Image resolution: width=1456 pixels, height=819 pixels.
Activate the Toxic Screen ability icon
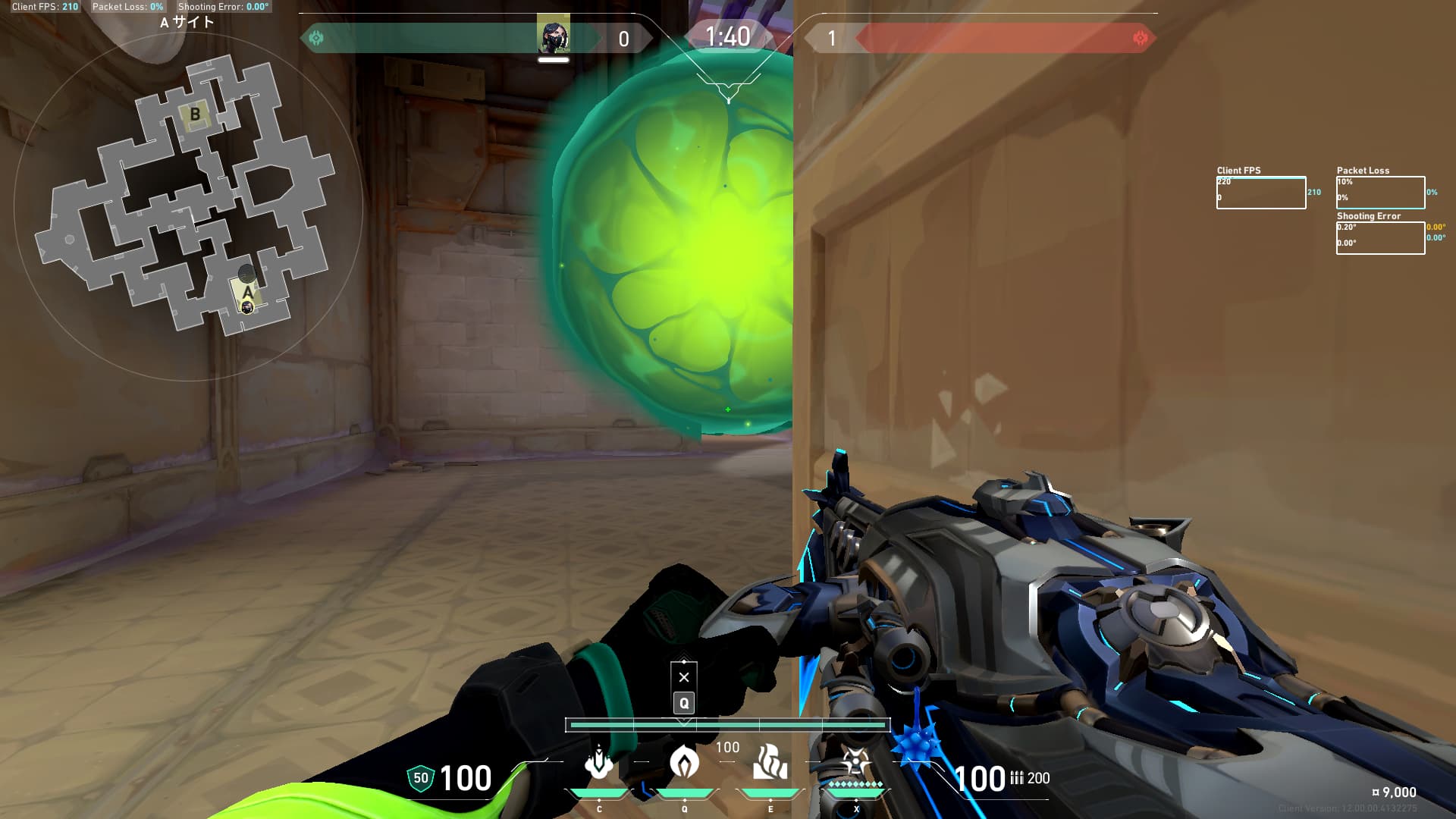click(770, 762)
